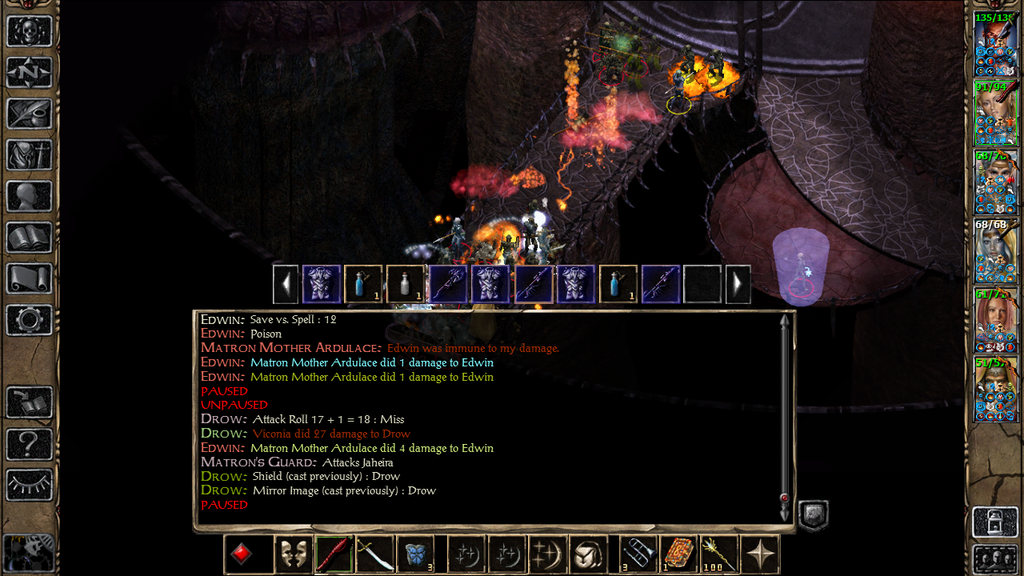1024x576 pixels.
Task: Click the question mark help button
Action: tap(29, 444)
